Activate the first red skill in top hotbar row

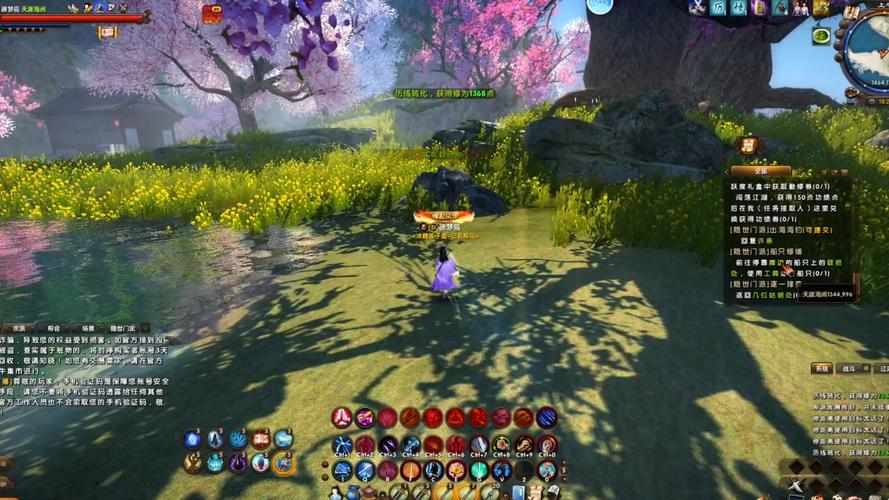342,418
